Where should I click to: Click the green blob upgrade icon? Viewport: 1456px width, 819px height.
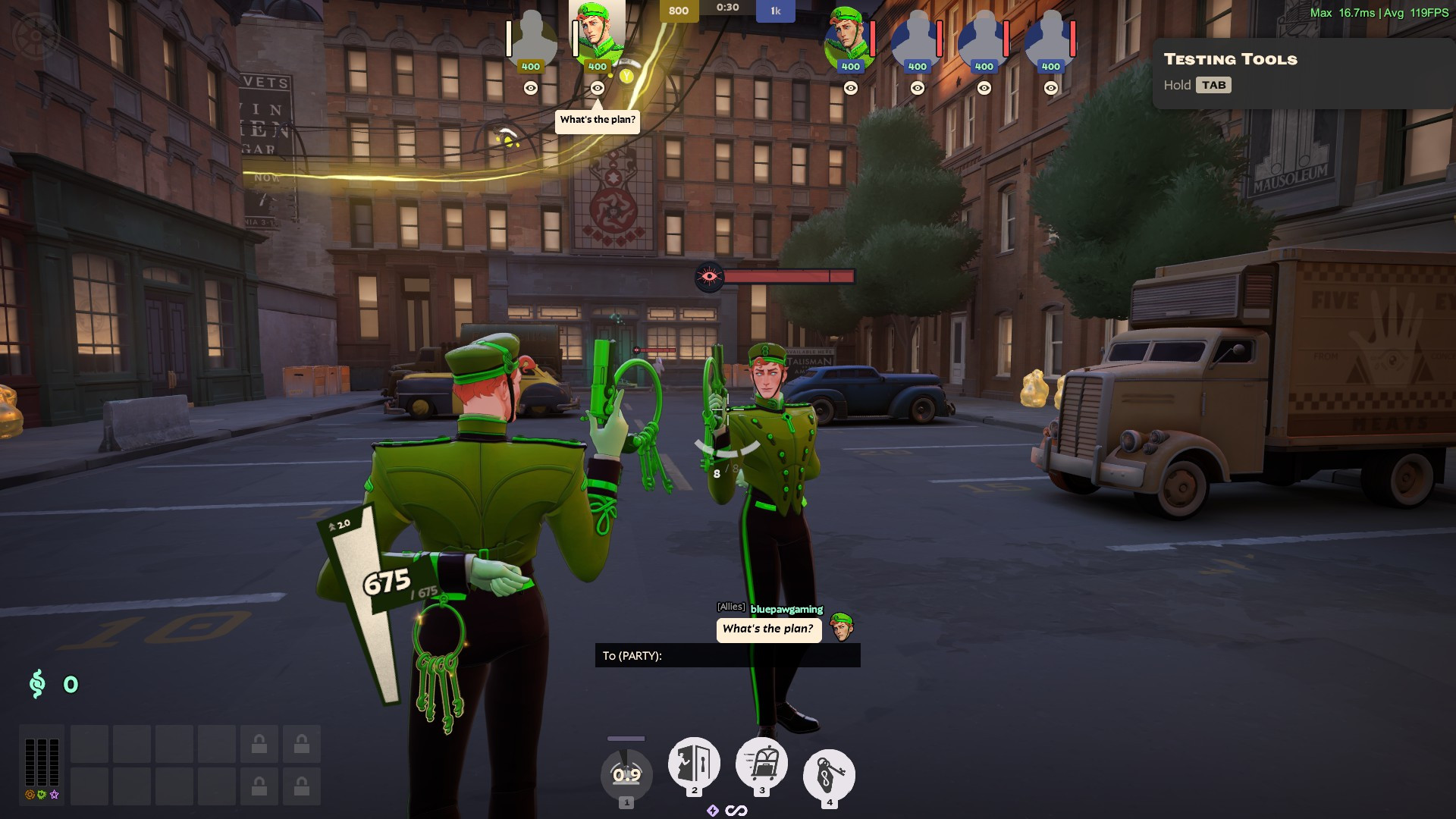coord(40,794)
